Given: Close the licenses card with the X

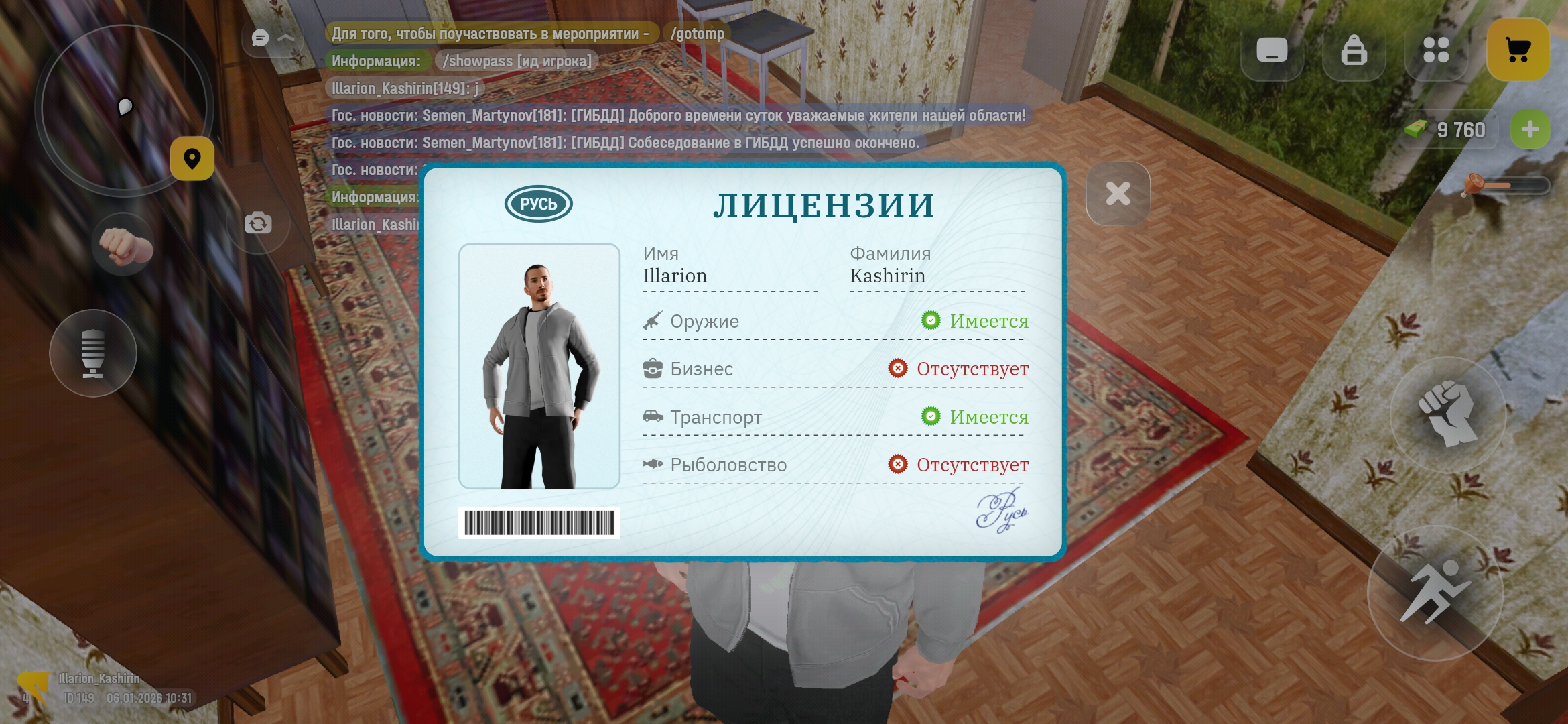Looking at the screenshot, I should [x=1118, y=194].
